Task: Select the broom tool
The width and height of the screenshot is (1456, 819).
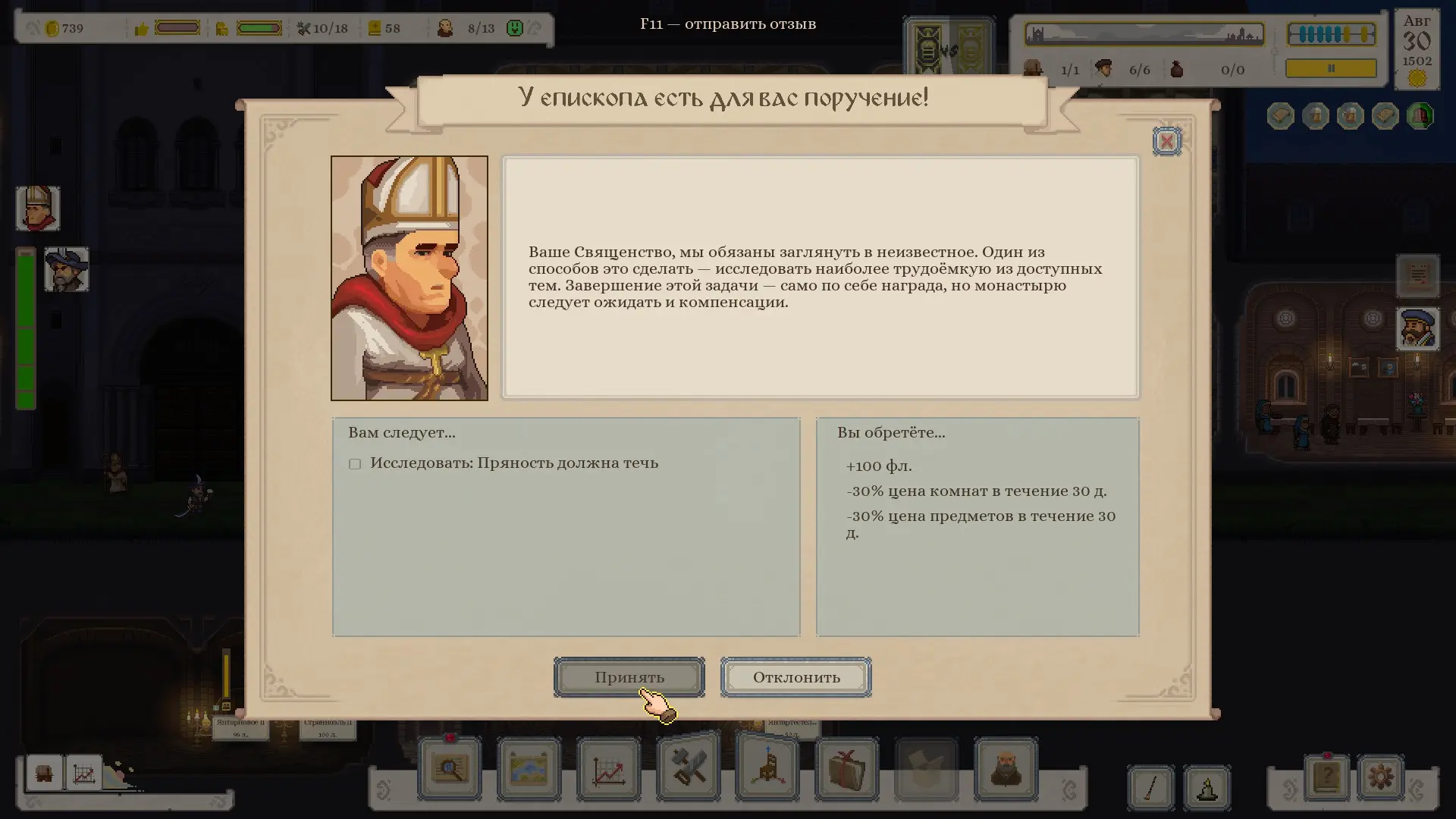Action: tap(1150, 786)
